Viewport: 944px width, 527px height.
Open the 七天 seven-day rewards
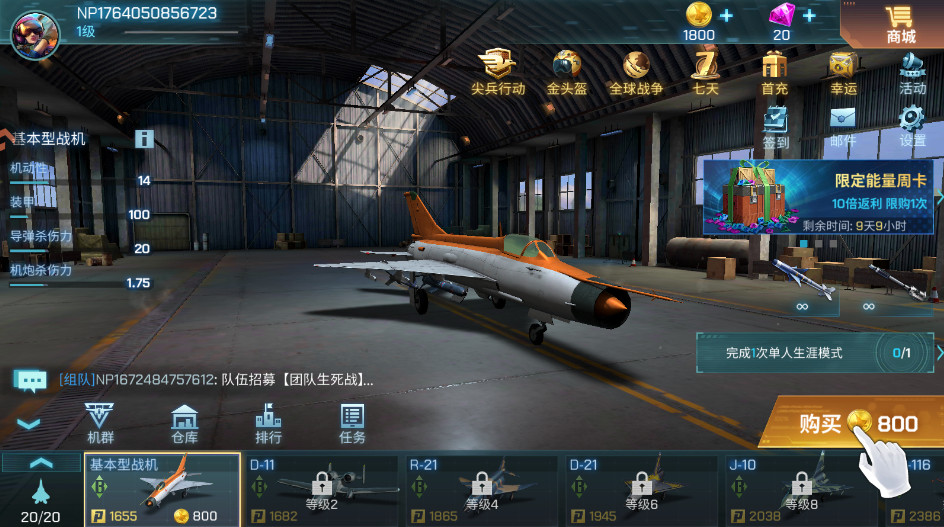point(706,72)
